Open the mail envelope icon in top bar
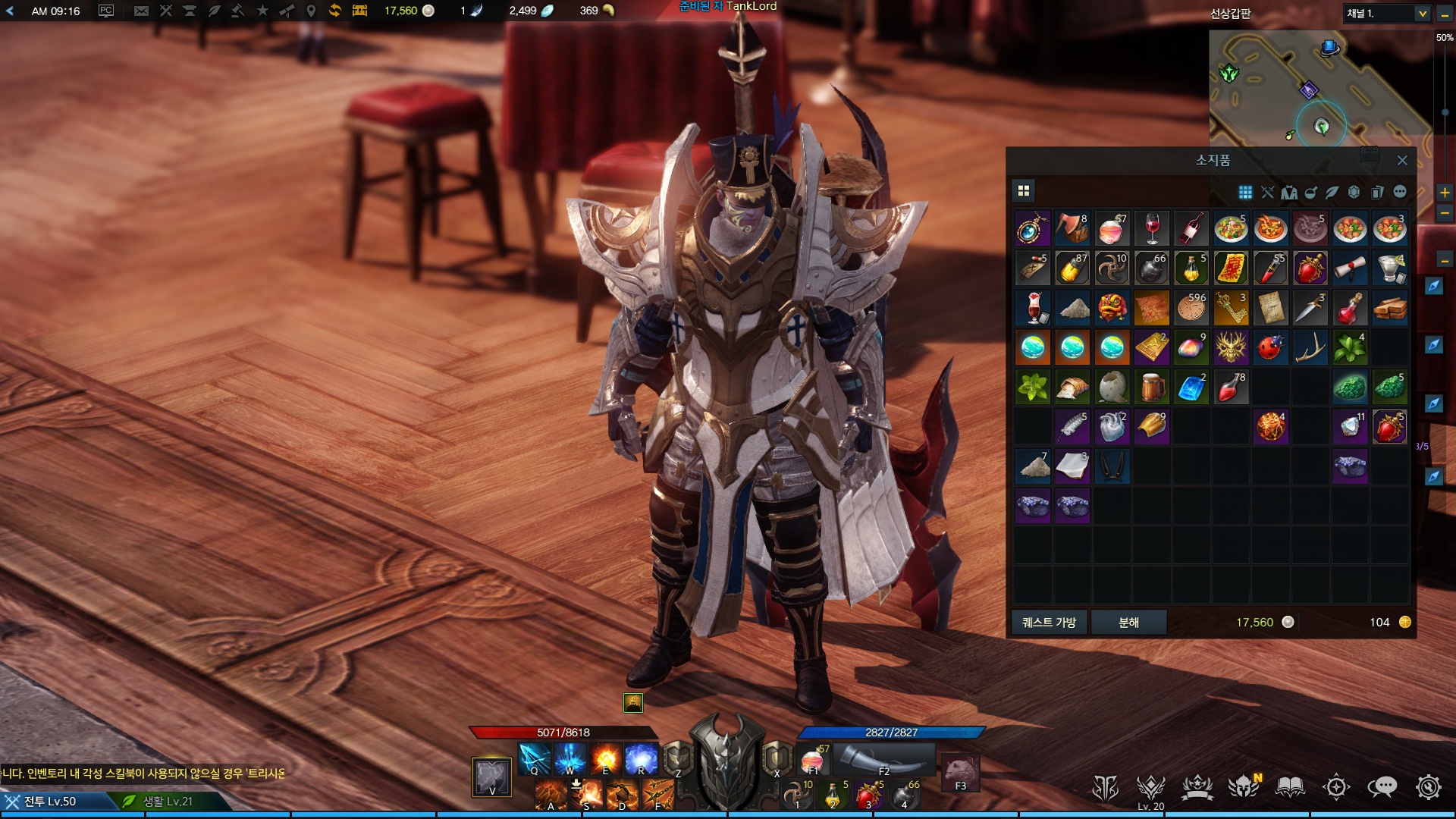Screen dimensions: 1456x819 click(141, 11)
